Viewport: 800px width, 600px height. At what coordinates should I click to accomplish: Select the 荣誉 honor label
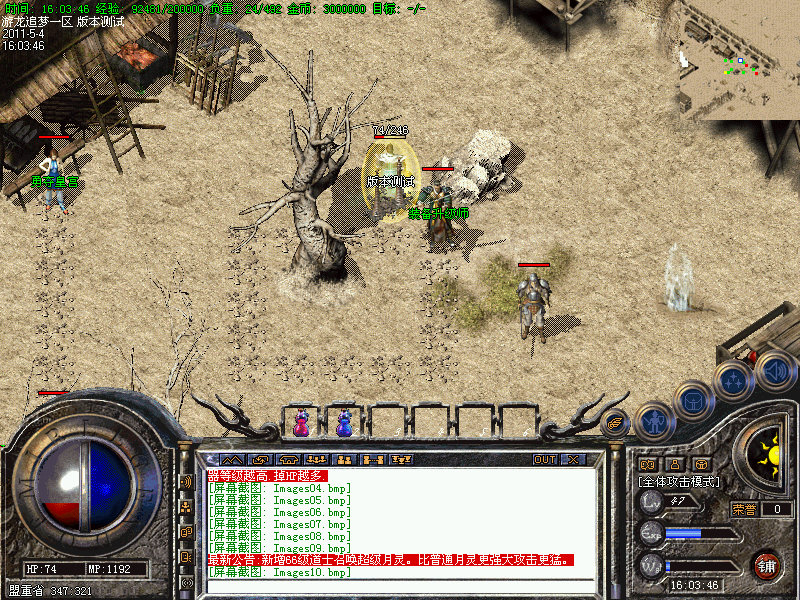[x=744, y=509]
